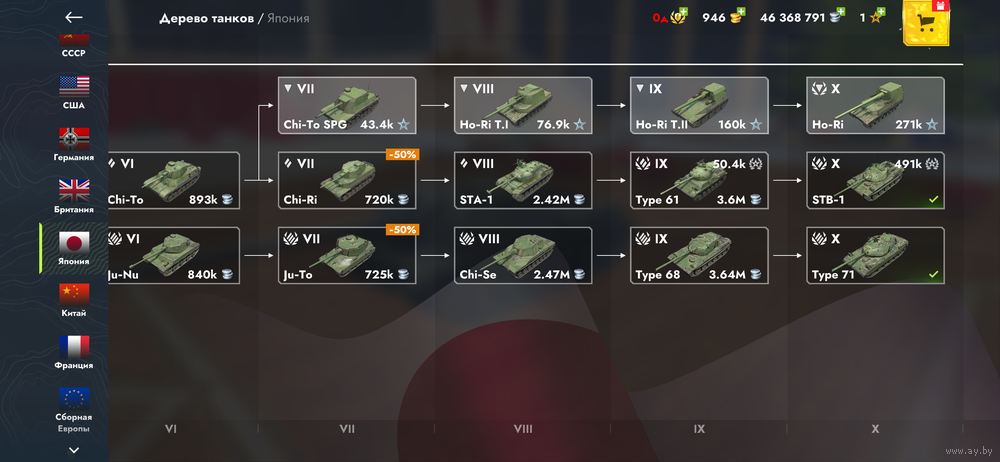Choose the Британия nation tab
This screenshot has width=1000, height=462.
pos(74,194)
